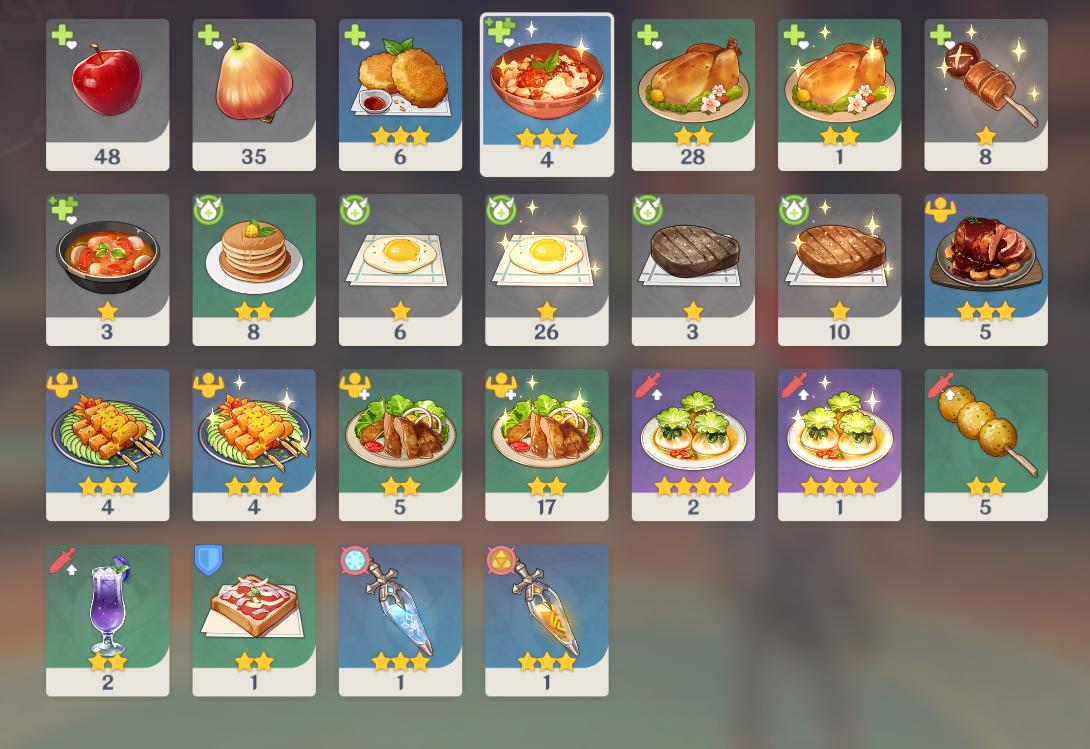Image resolution: width=1090 pixels, height=749 pixels.
Task: Select the mushroom skewer with 8 count
Action: click(985, 94)
